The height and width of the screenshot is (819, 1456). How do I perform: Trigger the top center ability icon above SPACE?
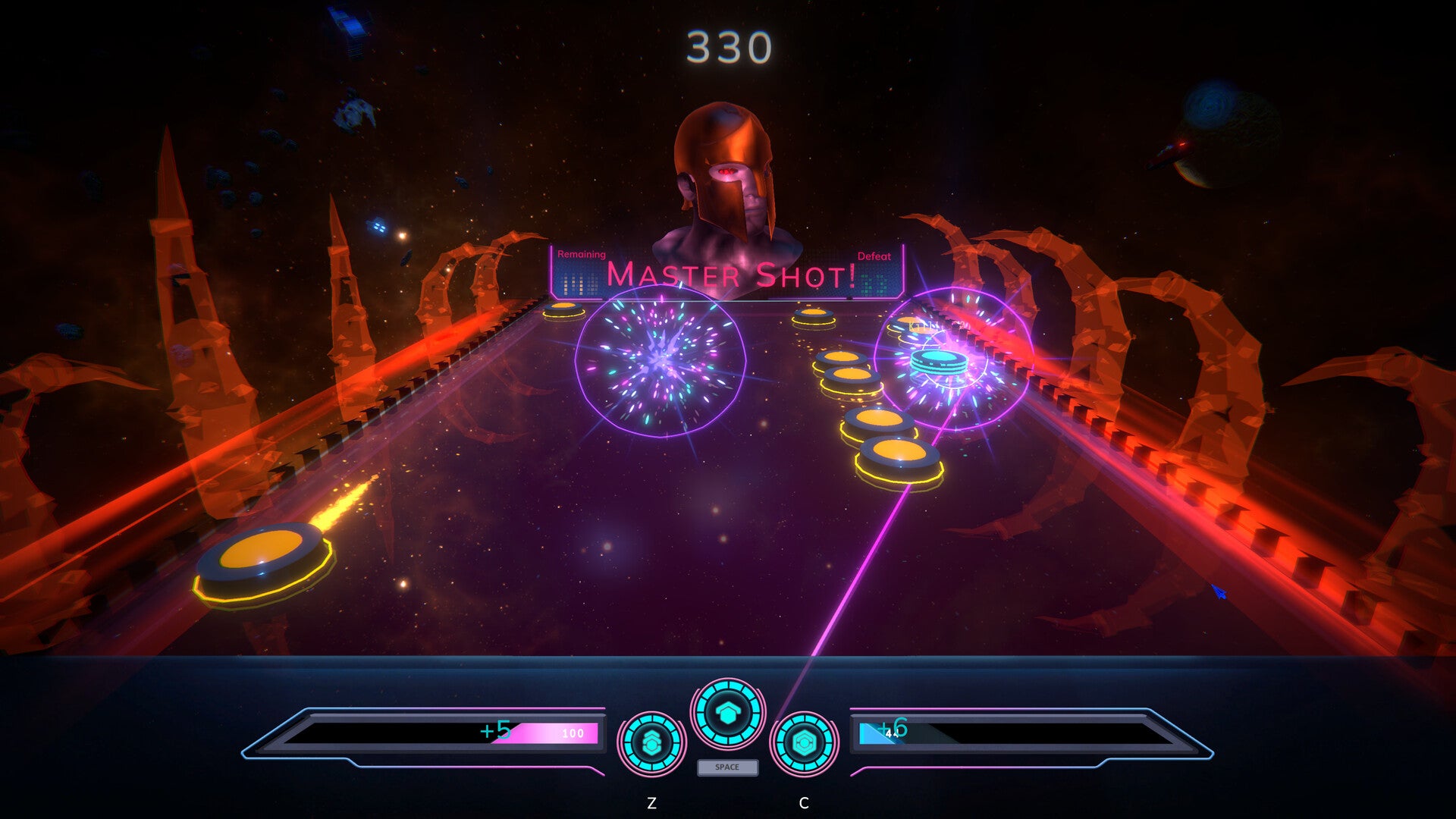tap(727, 713)
